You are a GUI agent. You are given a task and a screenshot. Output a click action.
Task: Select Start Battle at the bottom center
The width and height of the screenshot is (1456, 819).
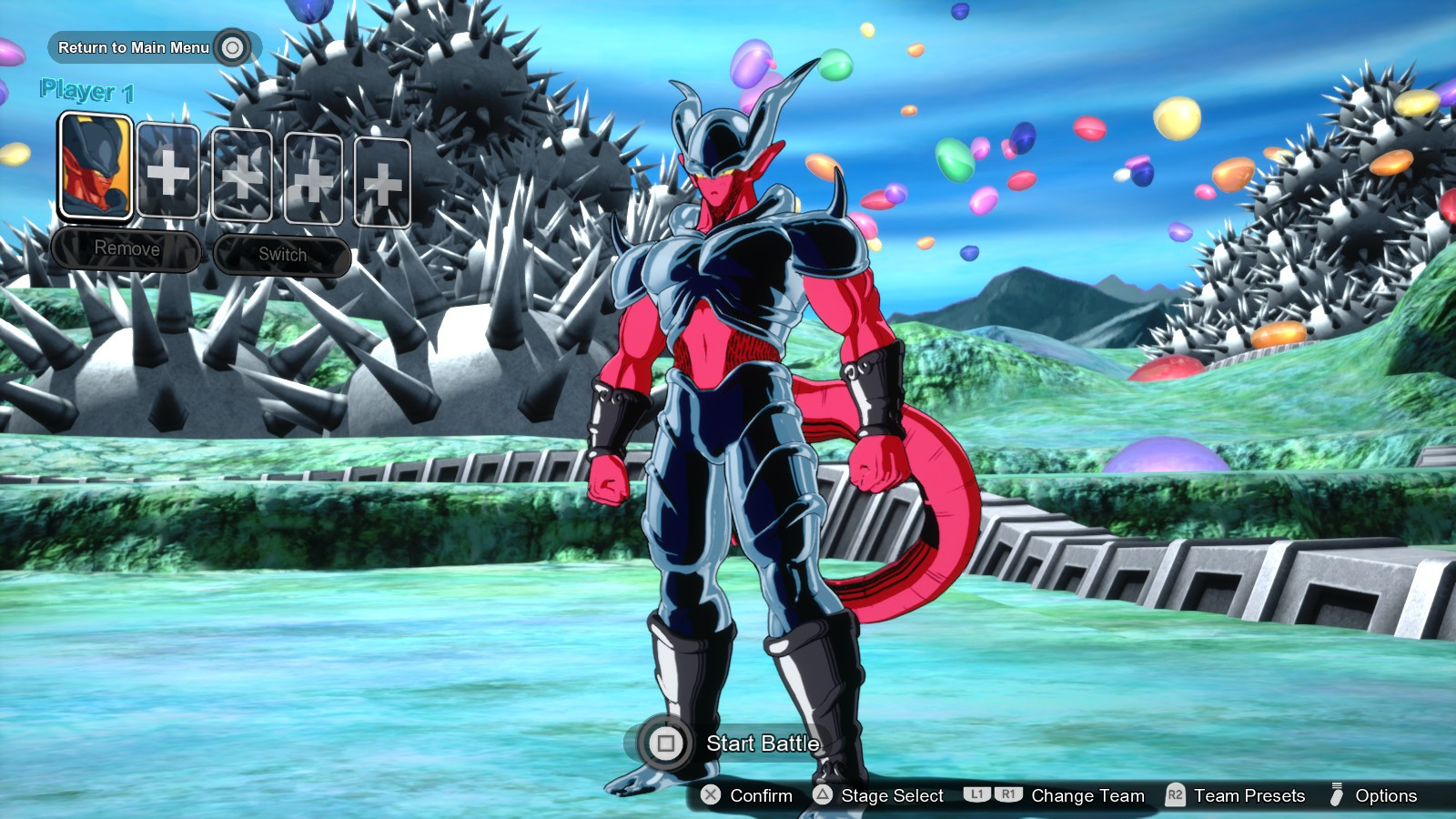coord(762,743)
